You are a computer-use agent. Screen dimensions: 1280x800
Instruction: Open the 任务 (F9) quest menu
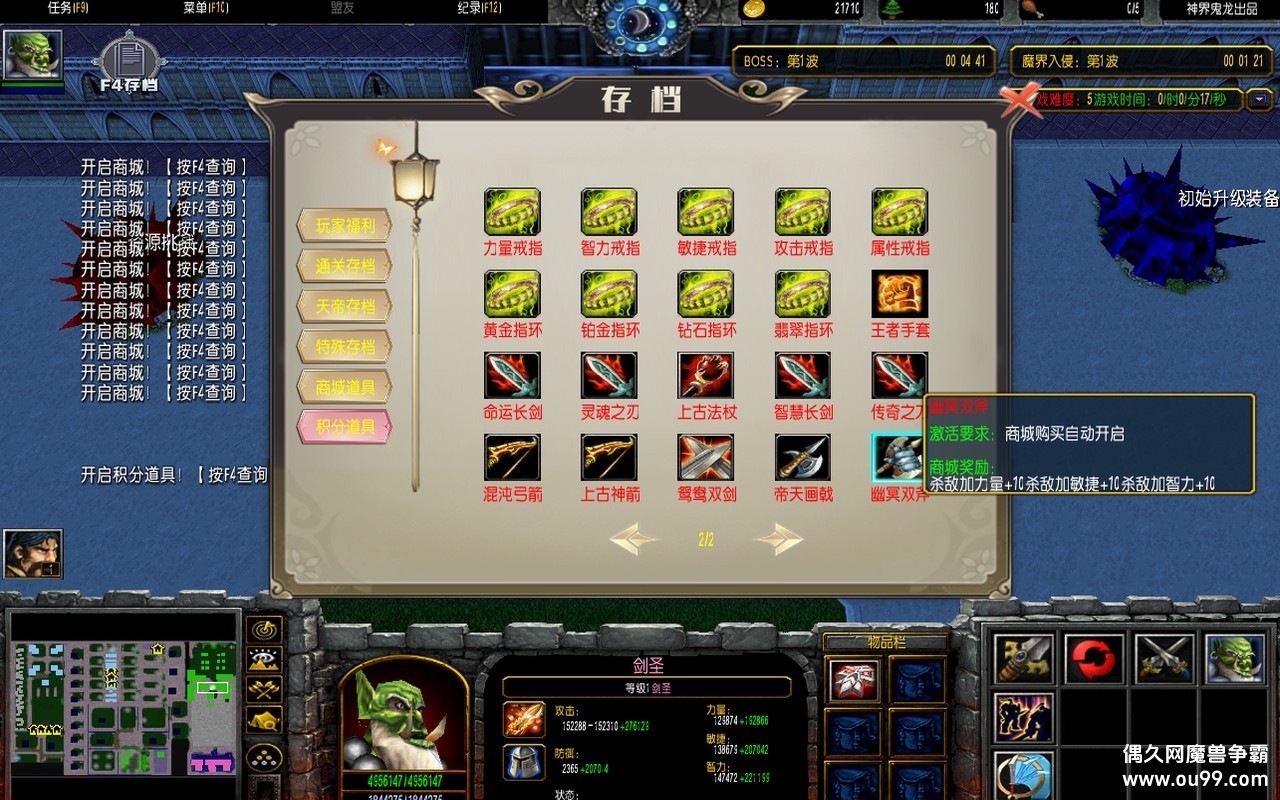[68, 8]
